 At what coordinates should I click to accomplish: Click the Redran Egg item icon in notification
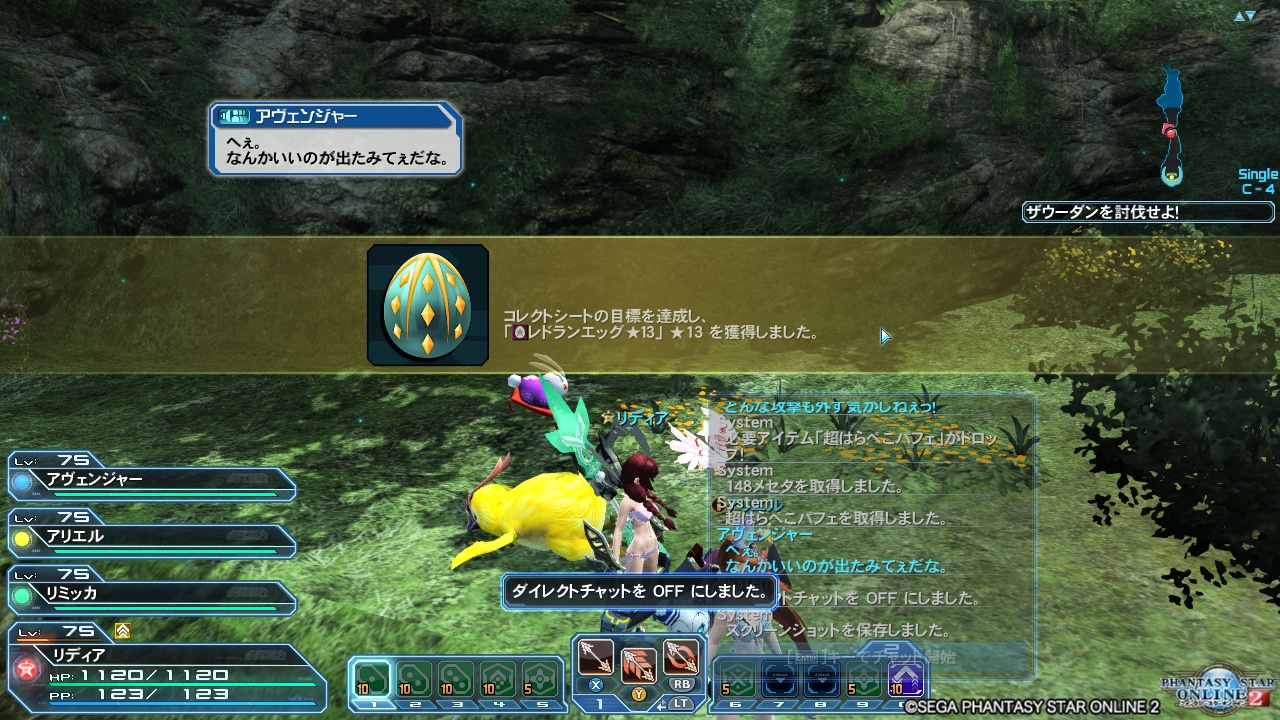tap(427, 303)
